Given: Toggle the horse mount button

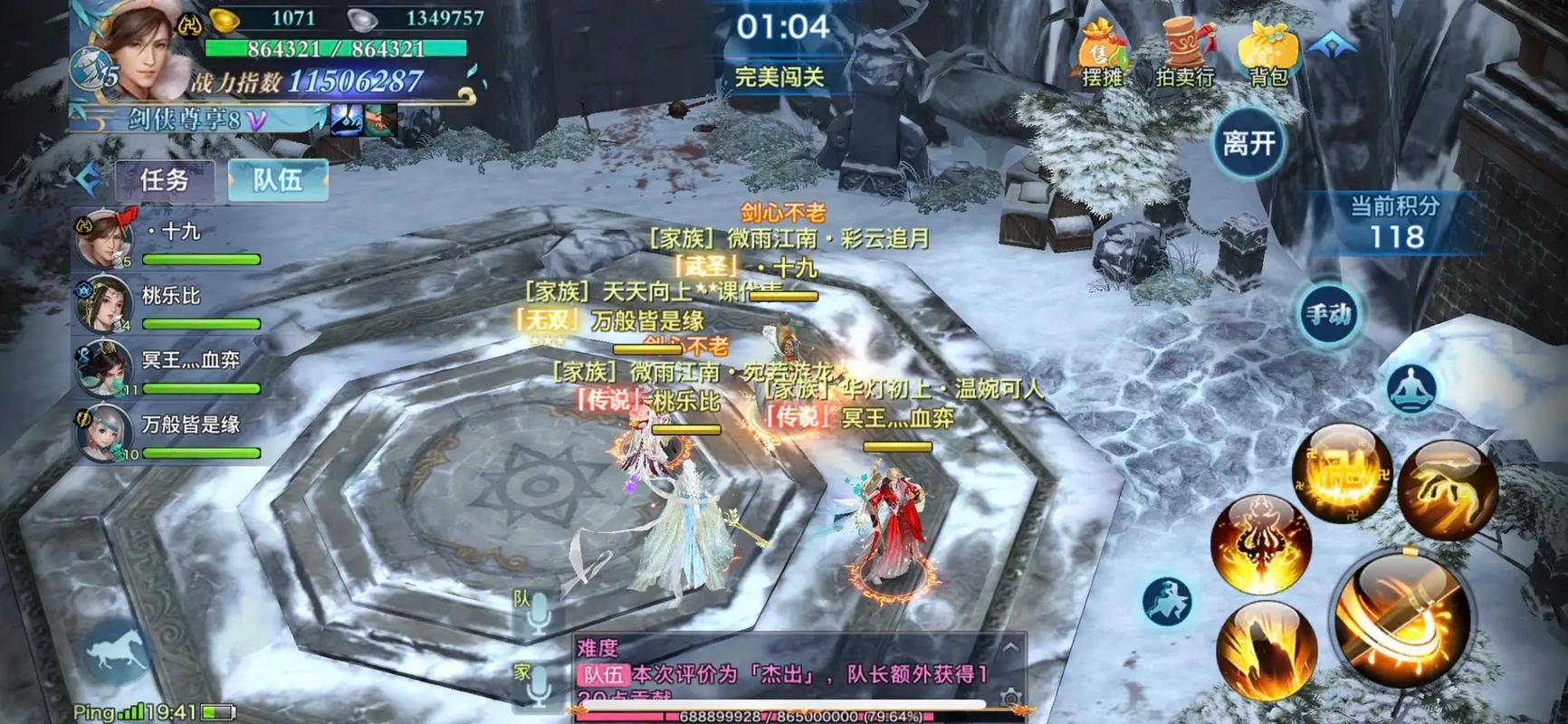Looking at the screenshot, I should [x=117, y=652].
